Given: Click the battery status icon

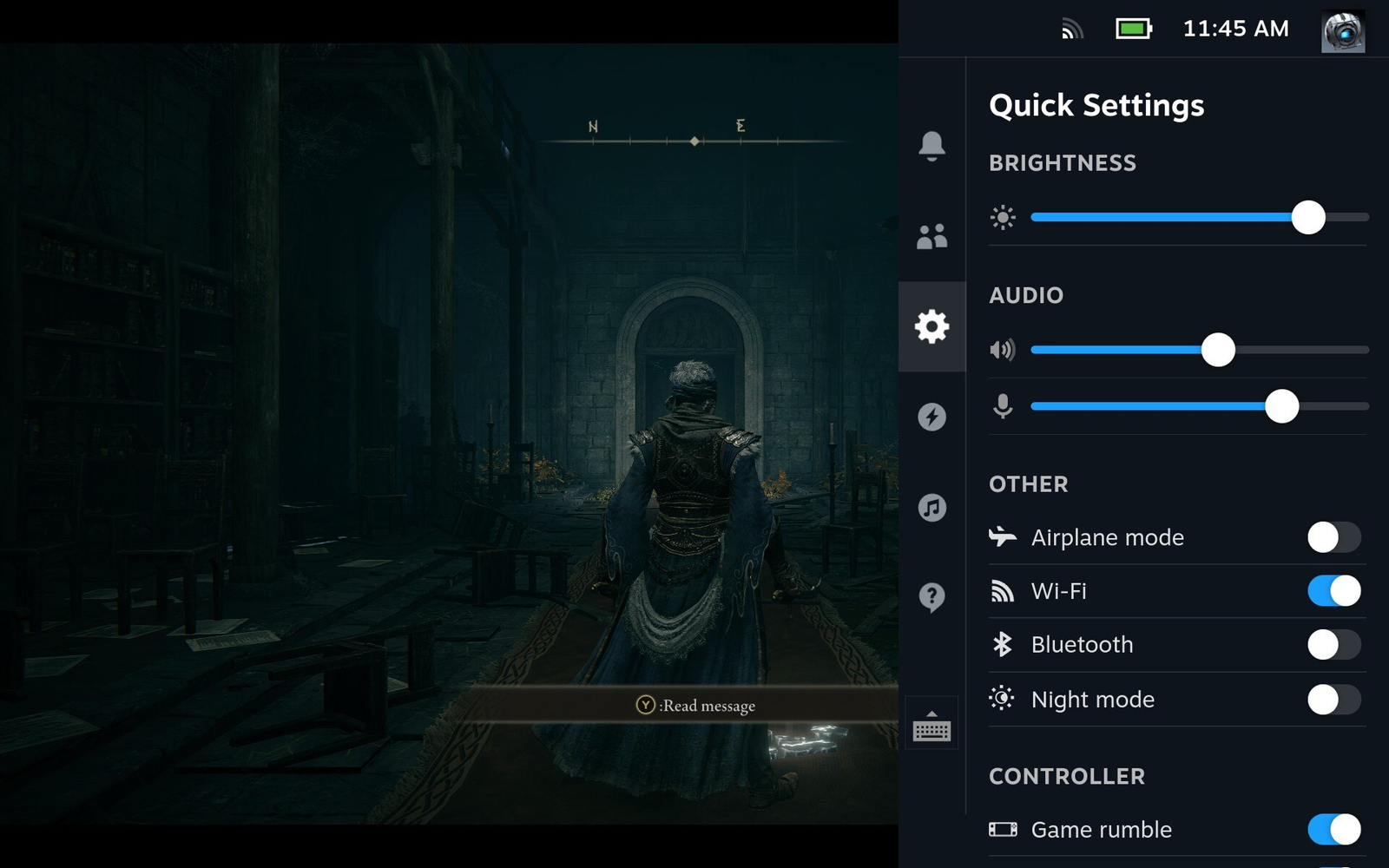Looking at the screenshot, I should [1133, 30].
